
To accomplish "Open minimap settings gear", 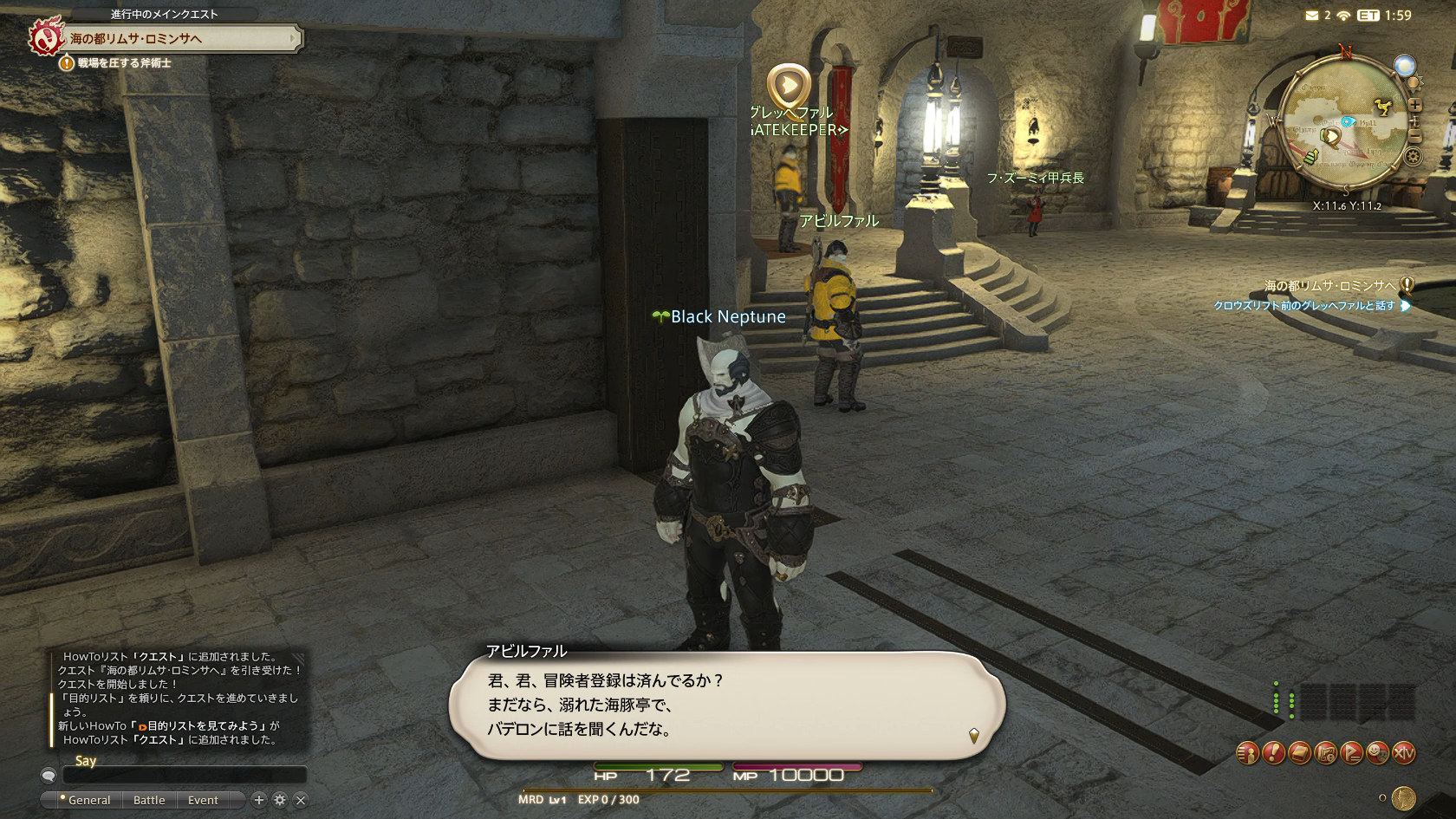I will coord(1414,157).
